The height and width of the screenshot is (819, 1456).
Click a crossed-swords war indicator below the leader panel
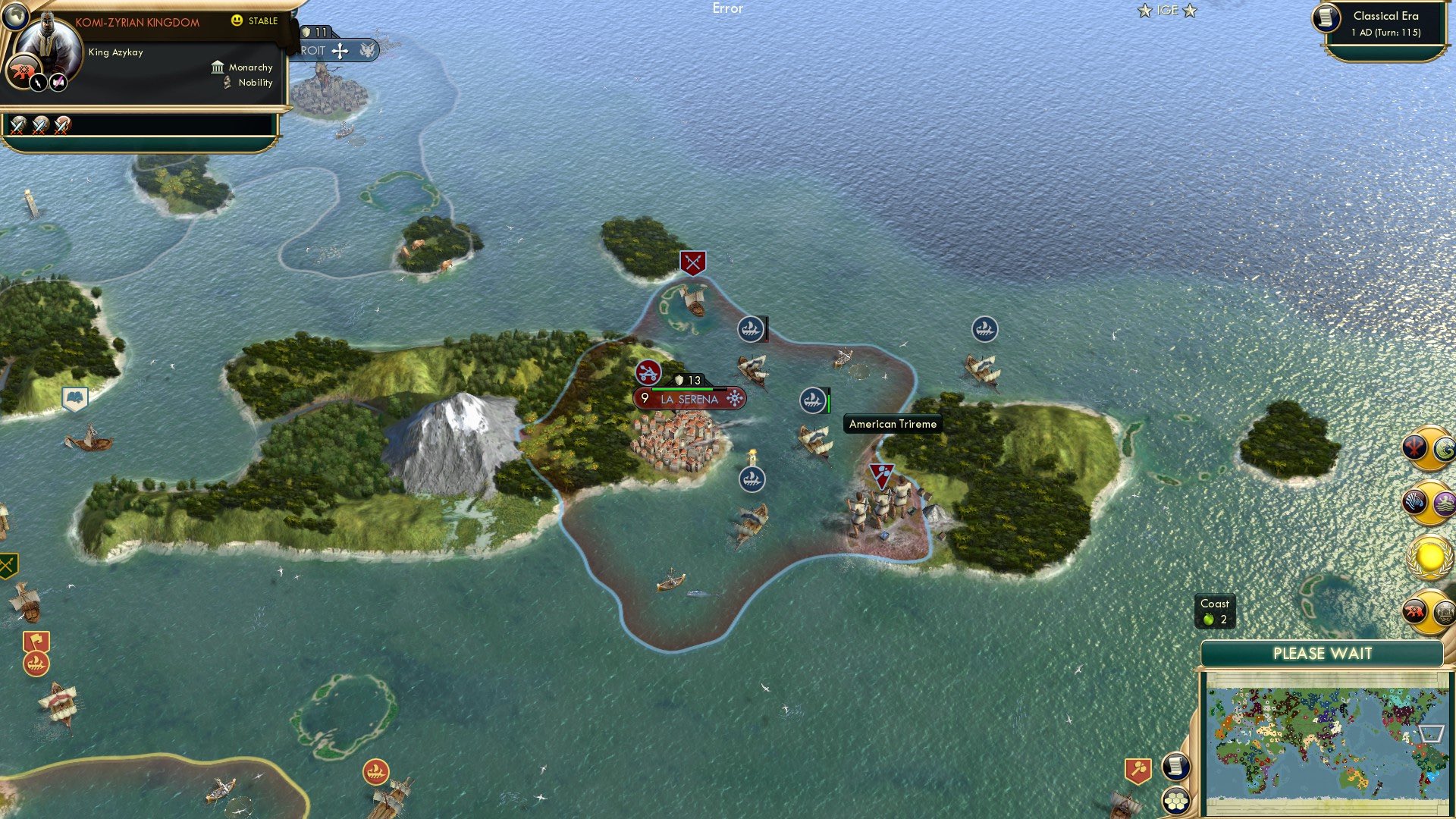(17, 127)
